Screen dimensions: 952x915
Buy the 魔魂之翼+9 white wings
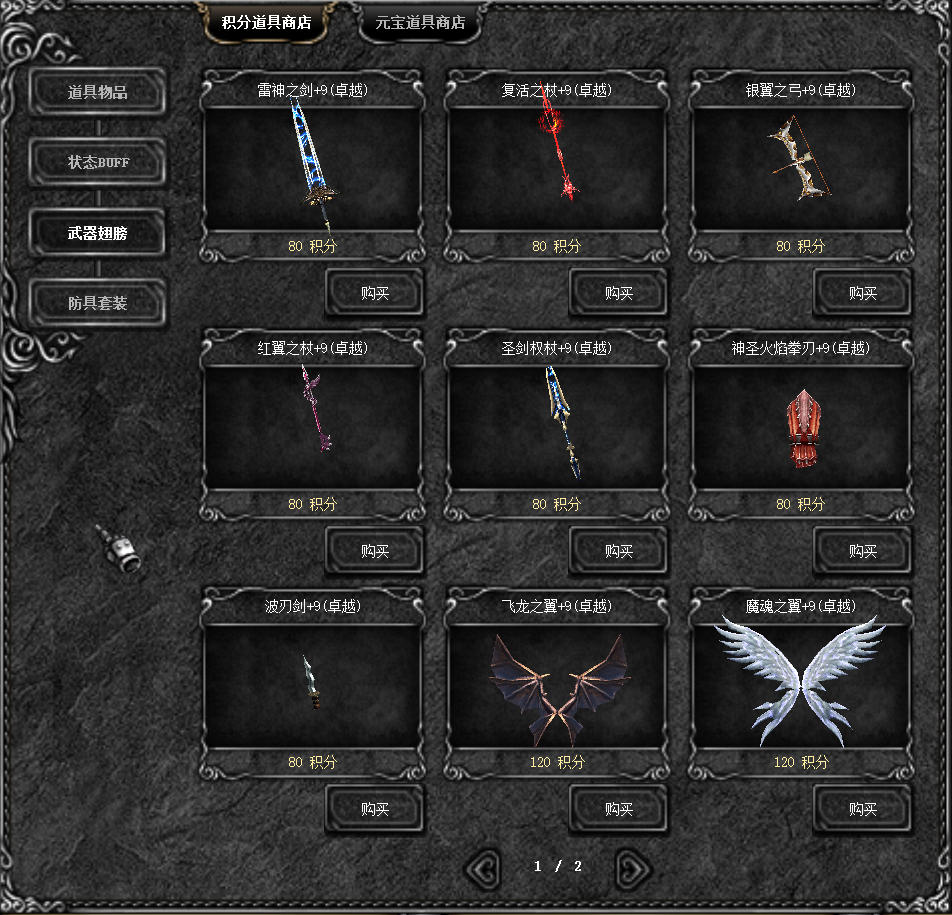863,809
